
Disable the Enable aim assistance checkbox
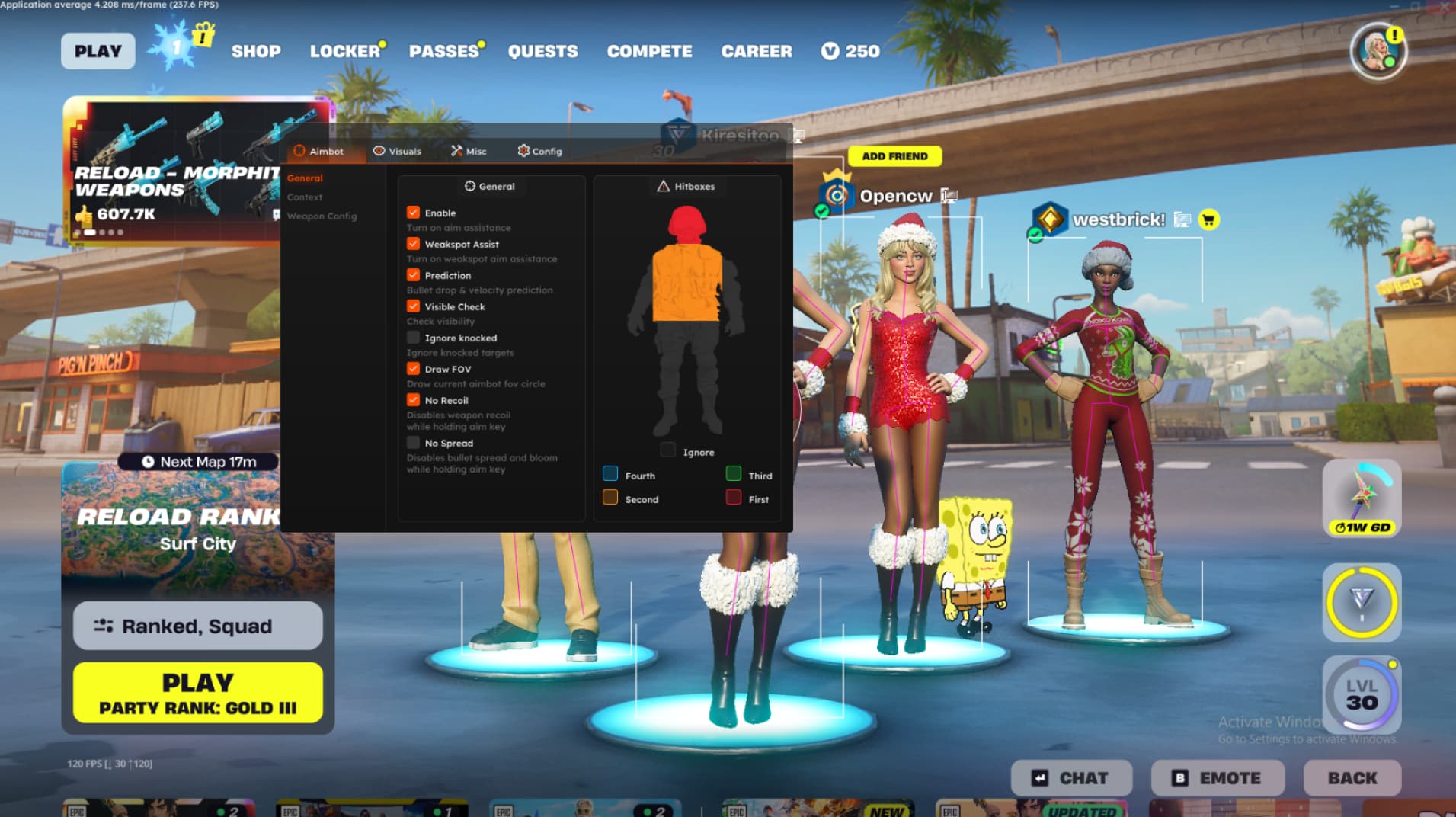pyautogui.click(x=414, y=213)
